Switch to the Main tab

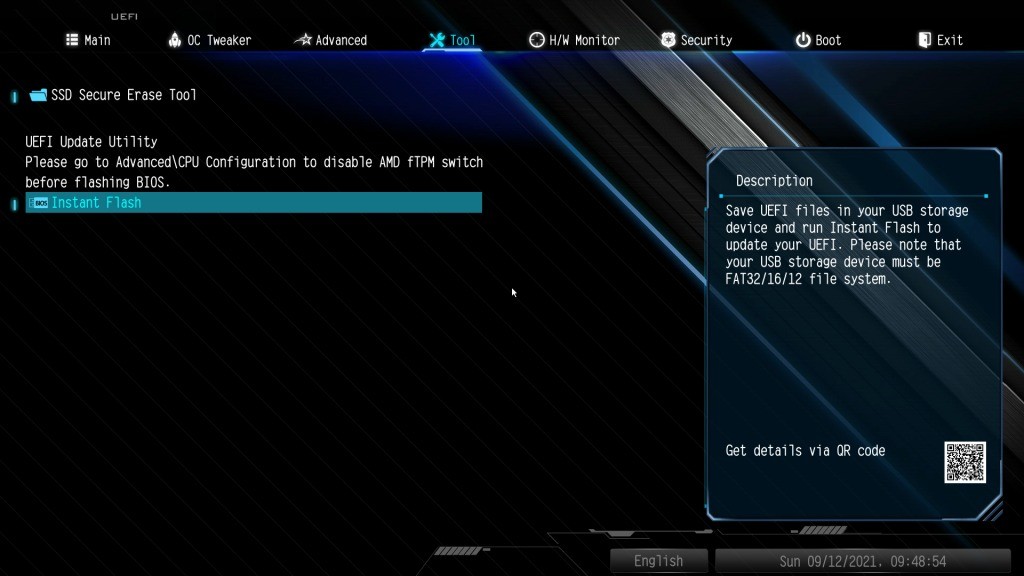pos(88,40)
